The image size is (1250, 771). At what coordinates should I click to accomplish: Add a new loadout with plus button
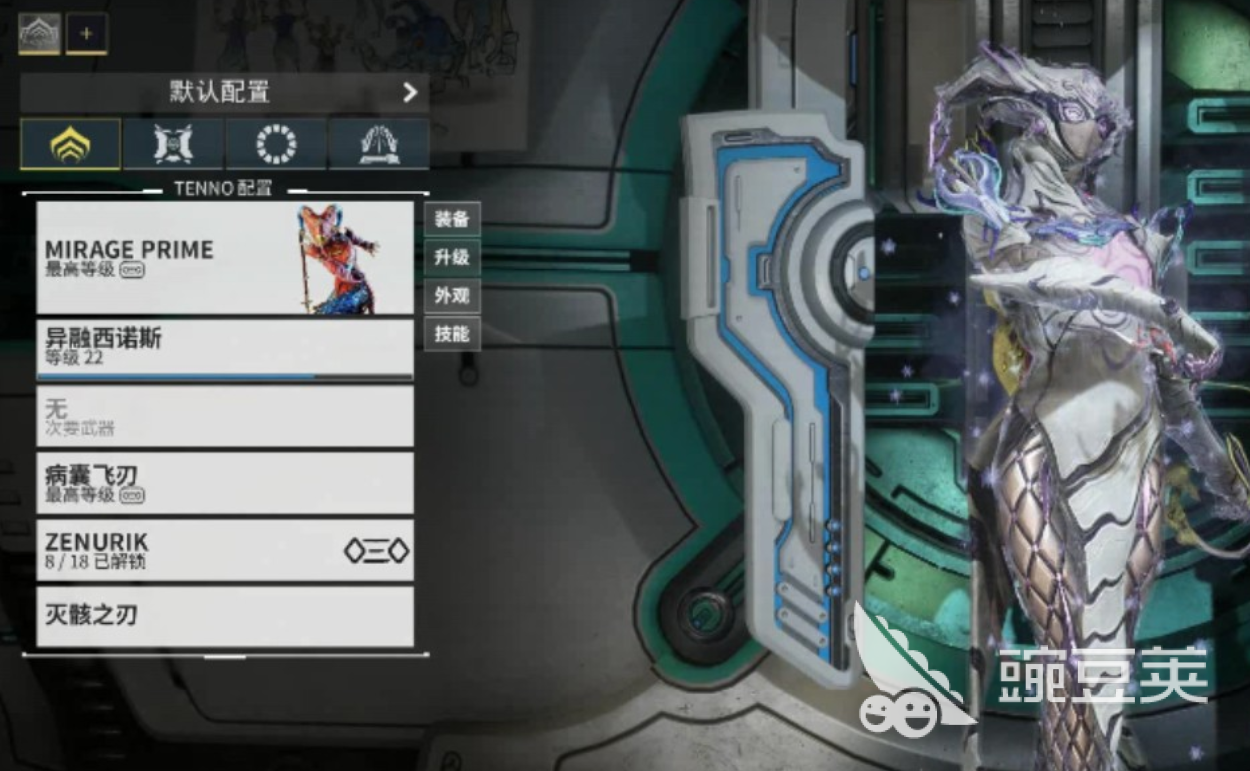point(87,34)
